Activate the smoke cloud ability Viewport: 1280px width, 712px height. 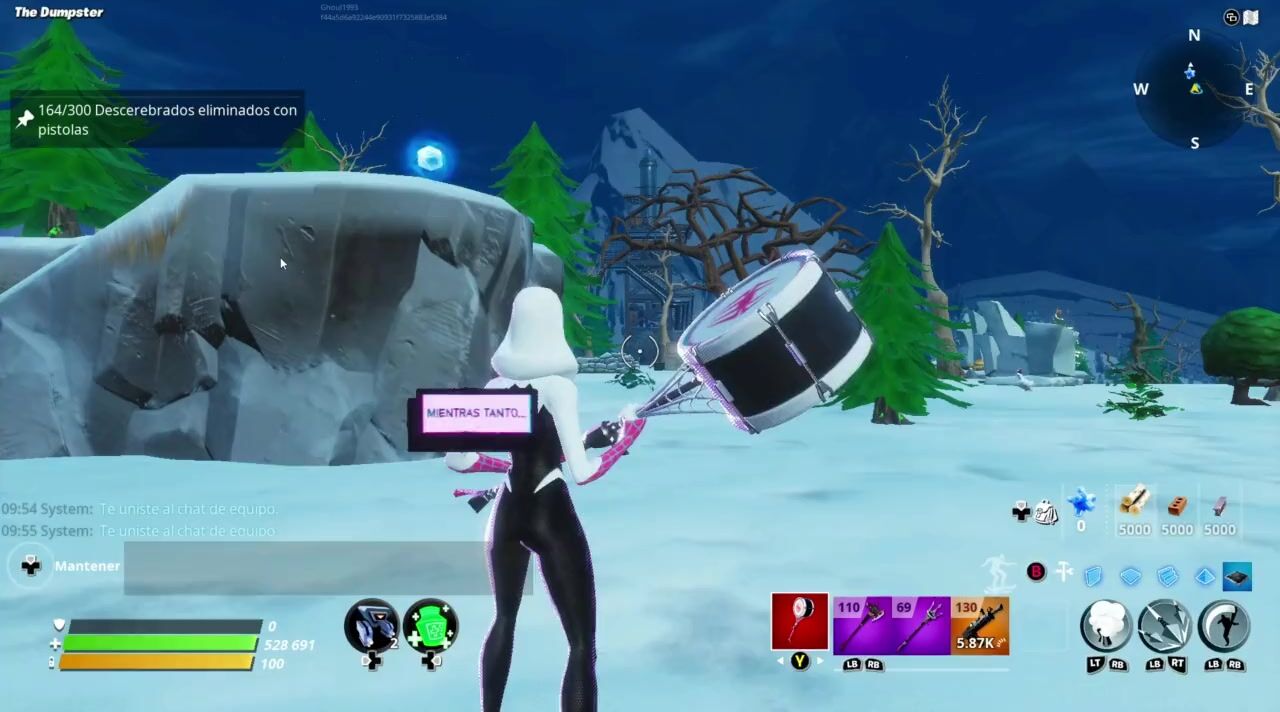click(x=1106, y=626)
